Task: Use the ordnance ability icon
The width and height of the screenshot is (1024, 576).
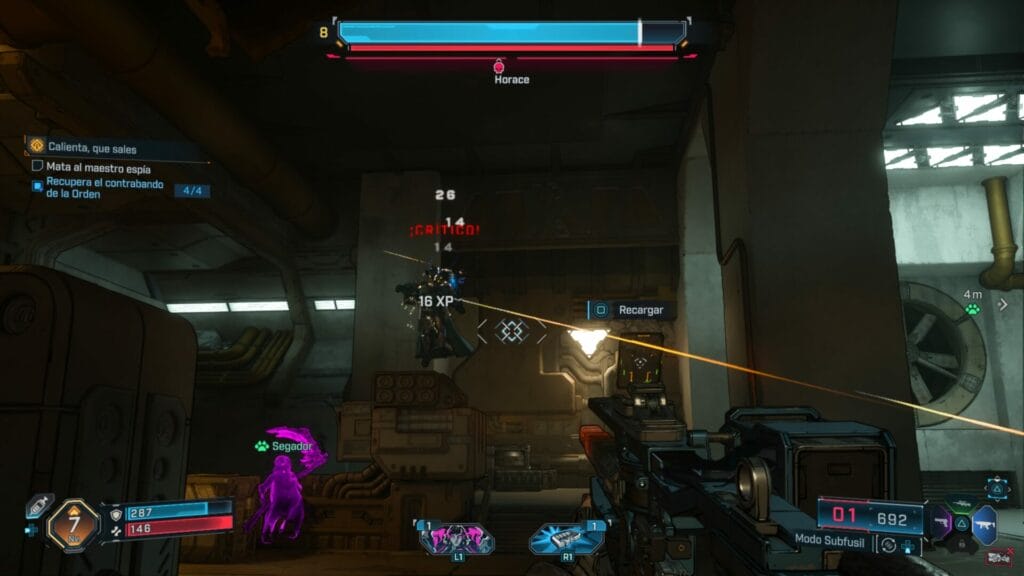Action: (x=567, y=538)
